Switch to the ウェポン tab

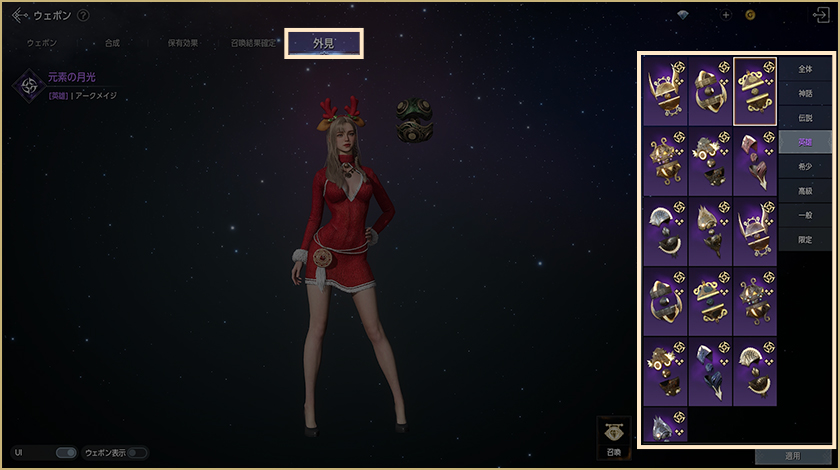[x=42, y=44]
